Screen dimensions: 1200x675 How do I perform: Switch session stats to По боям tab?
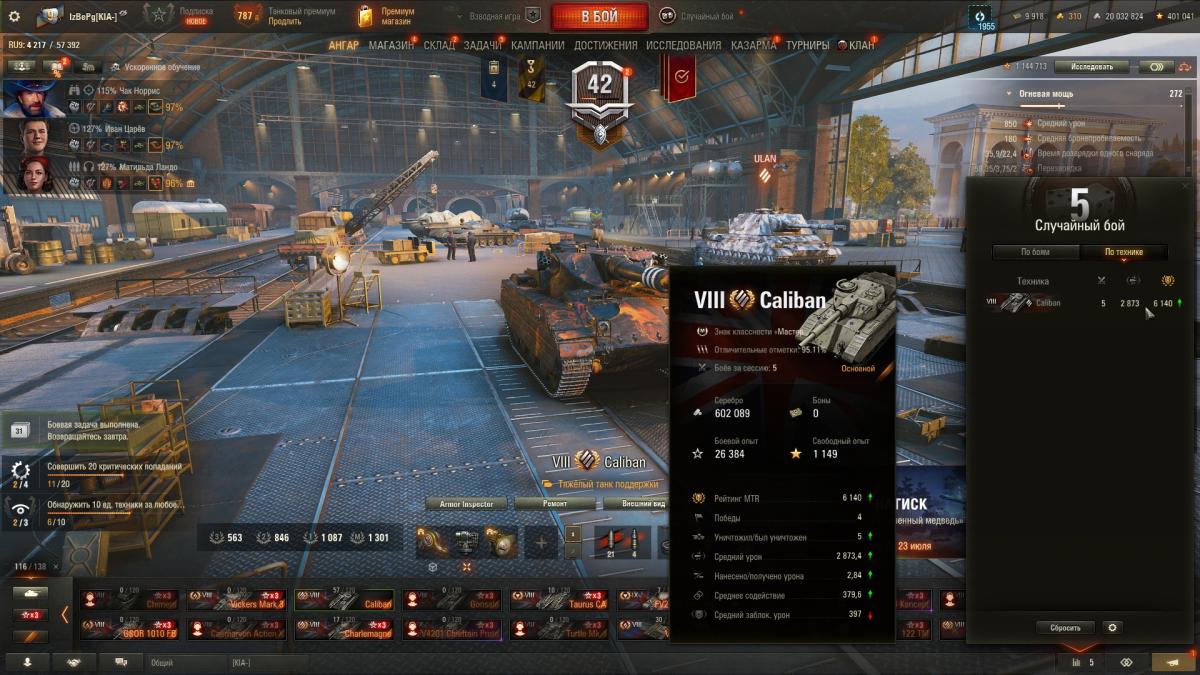1035,252
